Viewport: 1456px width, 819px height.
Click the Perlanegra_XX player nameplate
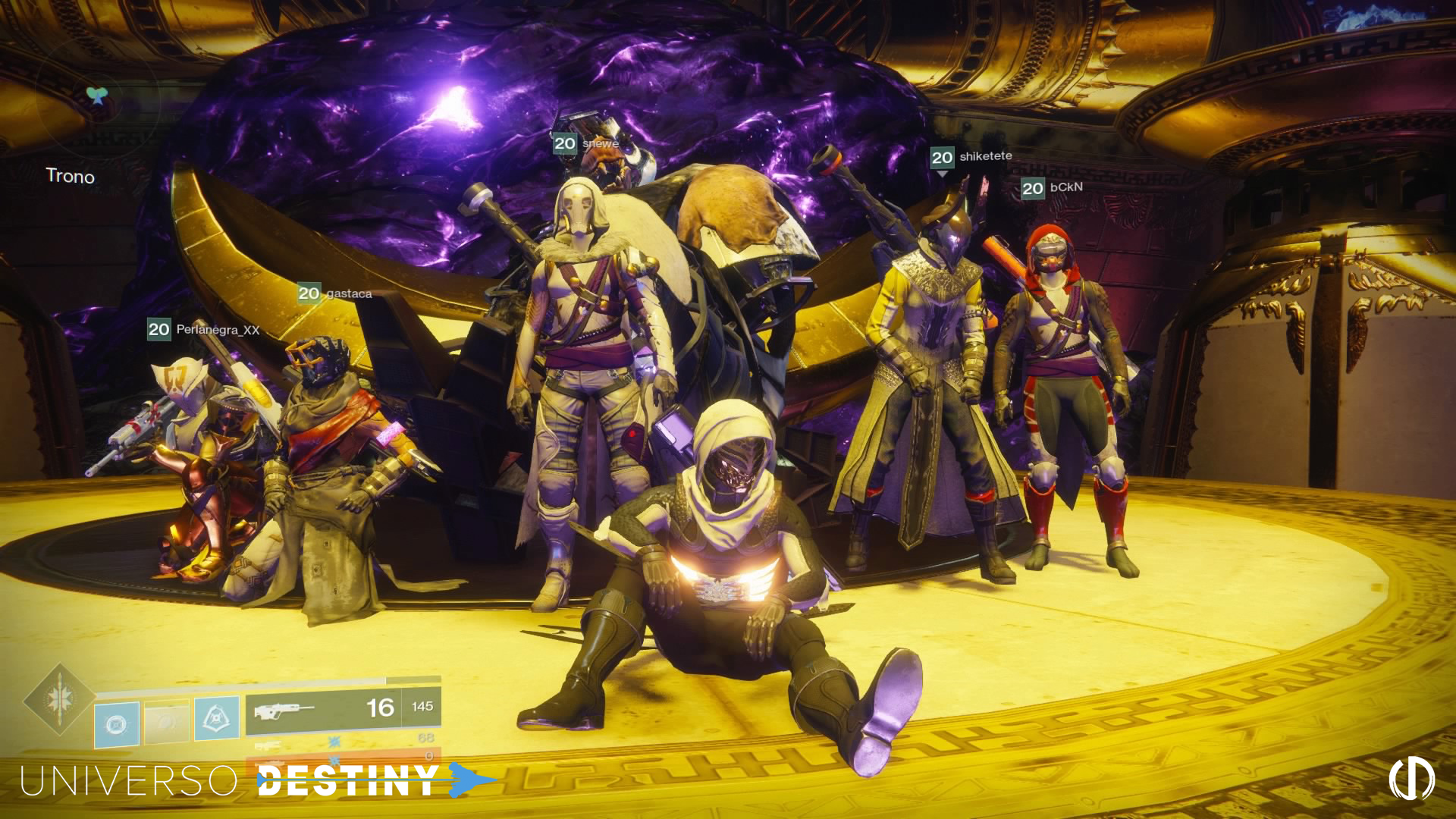click(x=203, y=329)
